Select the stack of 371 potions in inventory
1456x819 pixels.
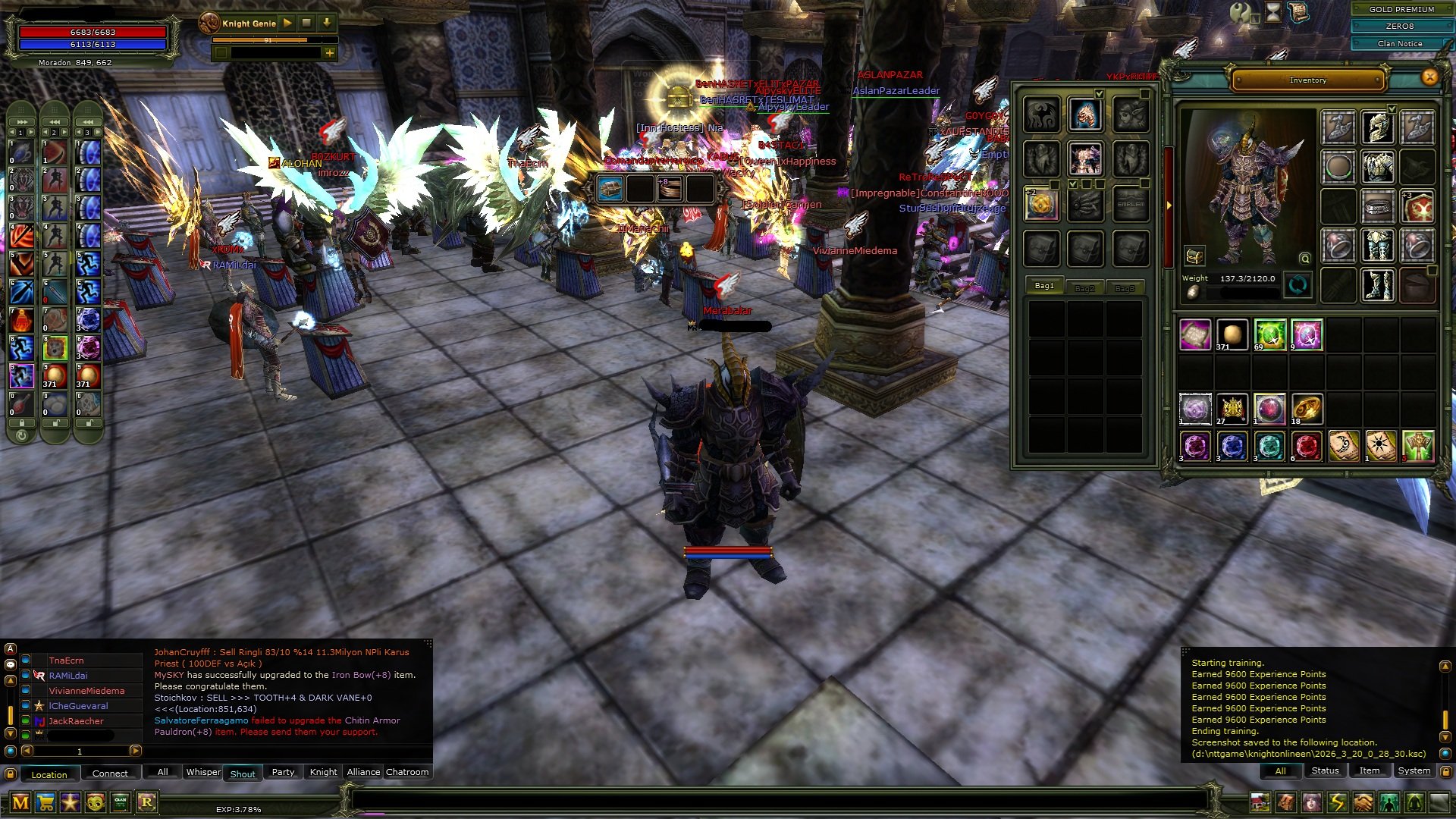point(1232,334)
